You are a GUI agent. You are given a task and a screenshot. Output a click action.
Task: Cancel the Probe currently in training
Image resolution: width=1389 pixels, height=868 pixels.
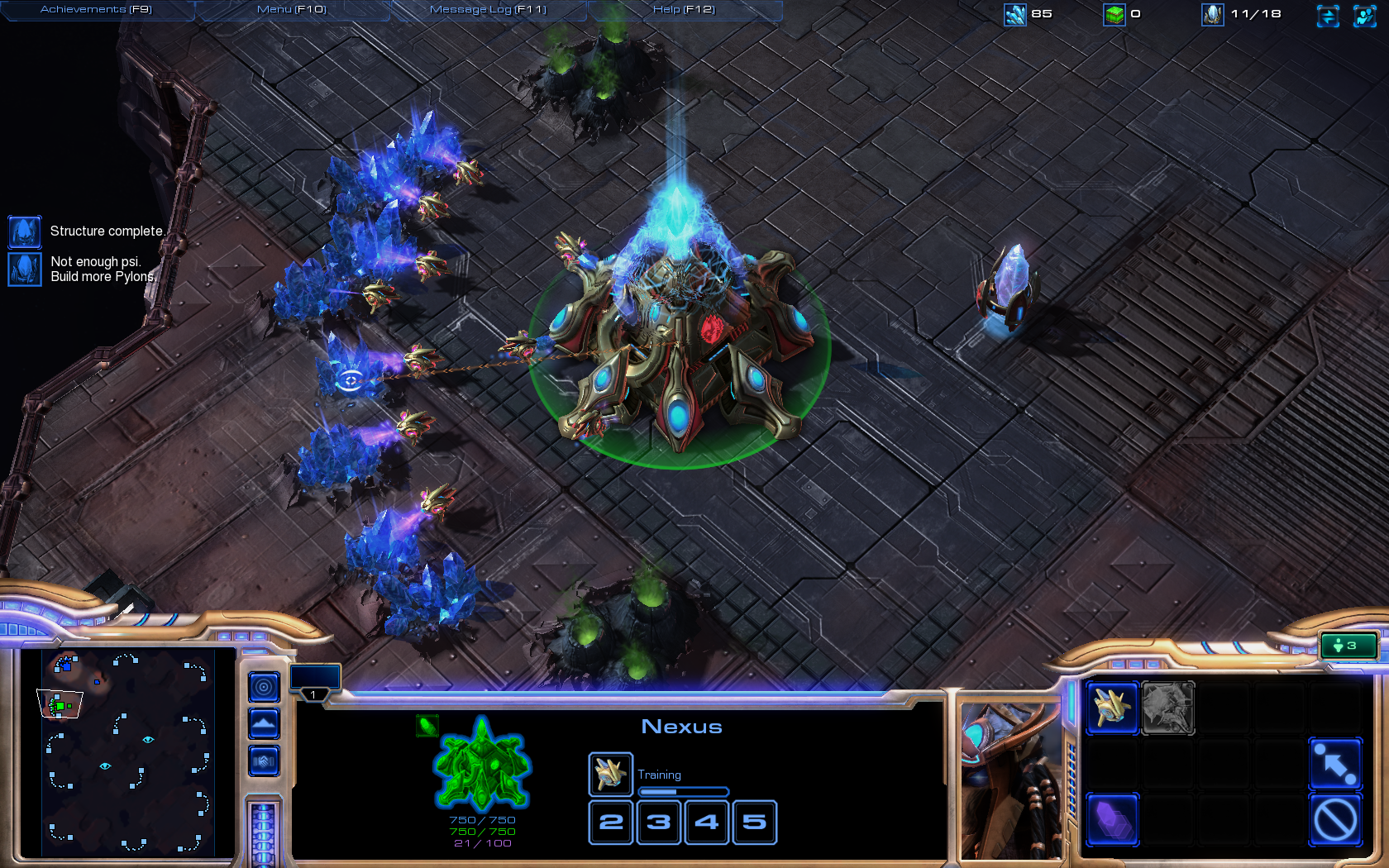pyautogui.click(x=610, y=774)
